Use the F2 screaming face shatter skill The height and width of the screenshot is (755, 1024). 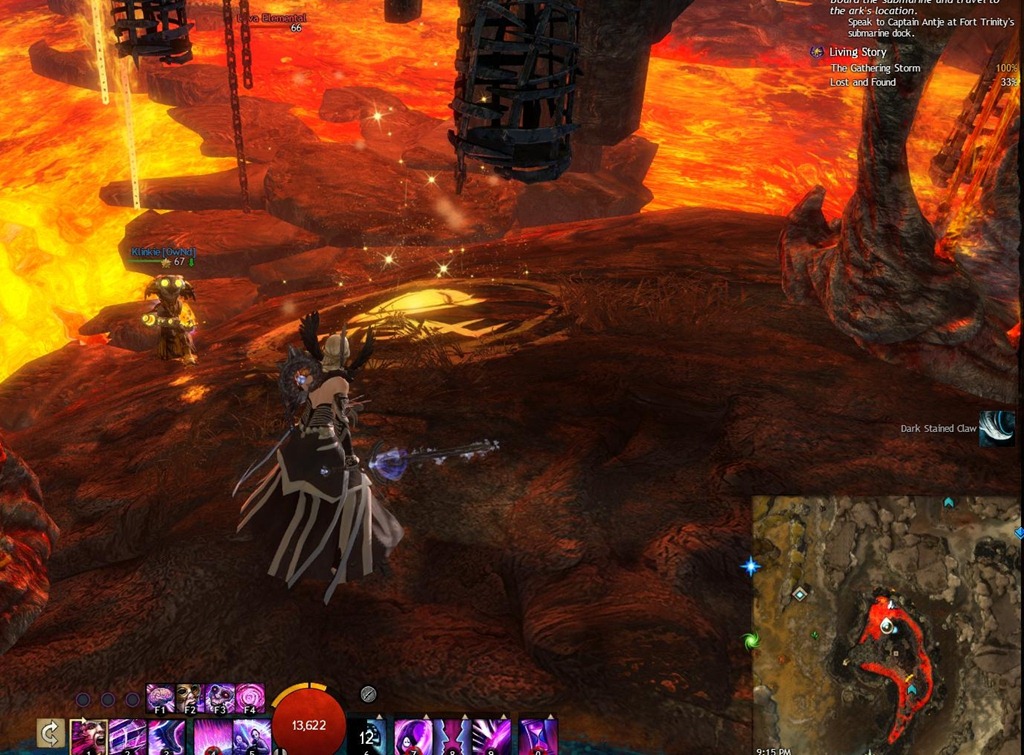click(x=190, y=698)
